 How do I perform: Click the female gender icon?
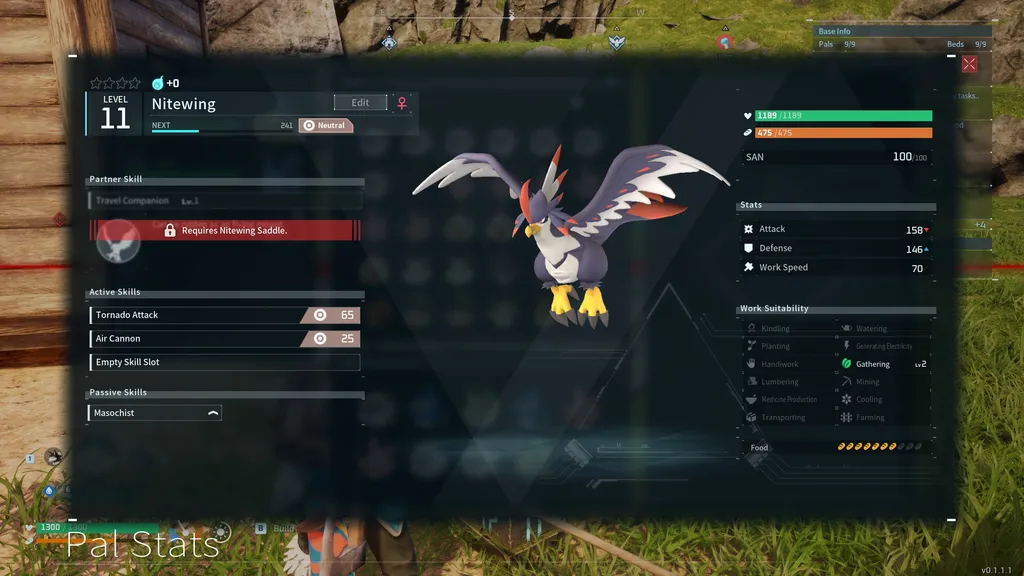click(x=403, y=103)
